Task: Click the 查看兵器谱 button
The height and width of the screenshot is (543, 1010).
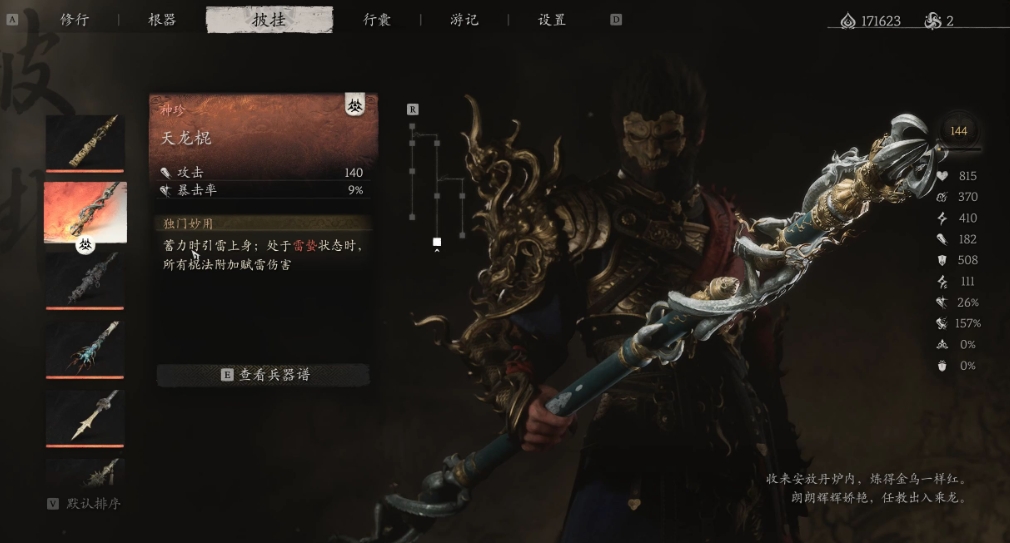Action: 263,375
